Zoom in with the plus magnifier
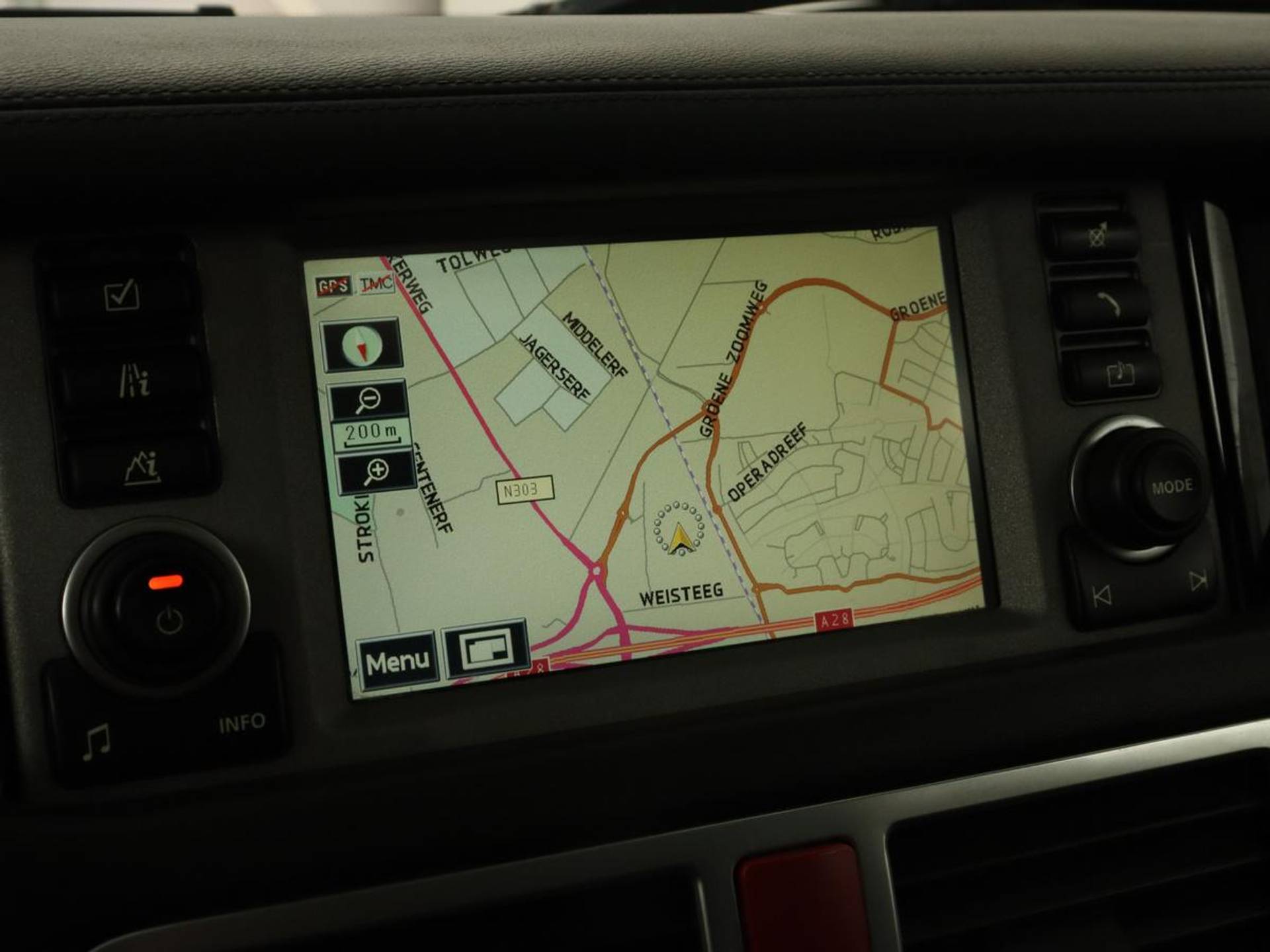Screen dimensions: 1270x952 [376, 472]
